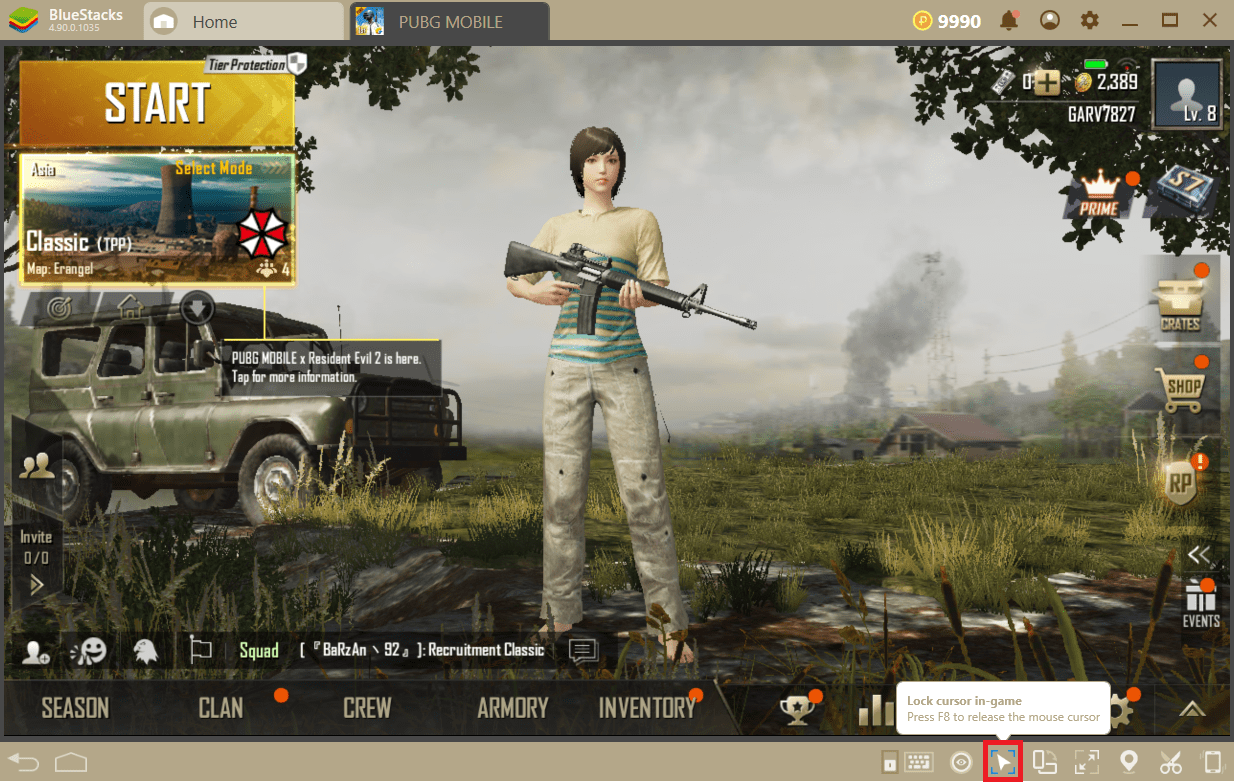Go to the CLAN section
Viewport: 1240px width, 784px height.
coord(221,708)
